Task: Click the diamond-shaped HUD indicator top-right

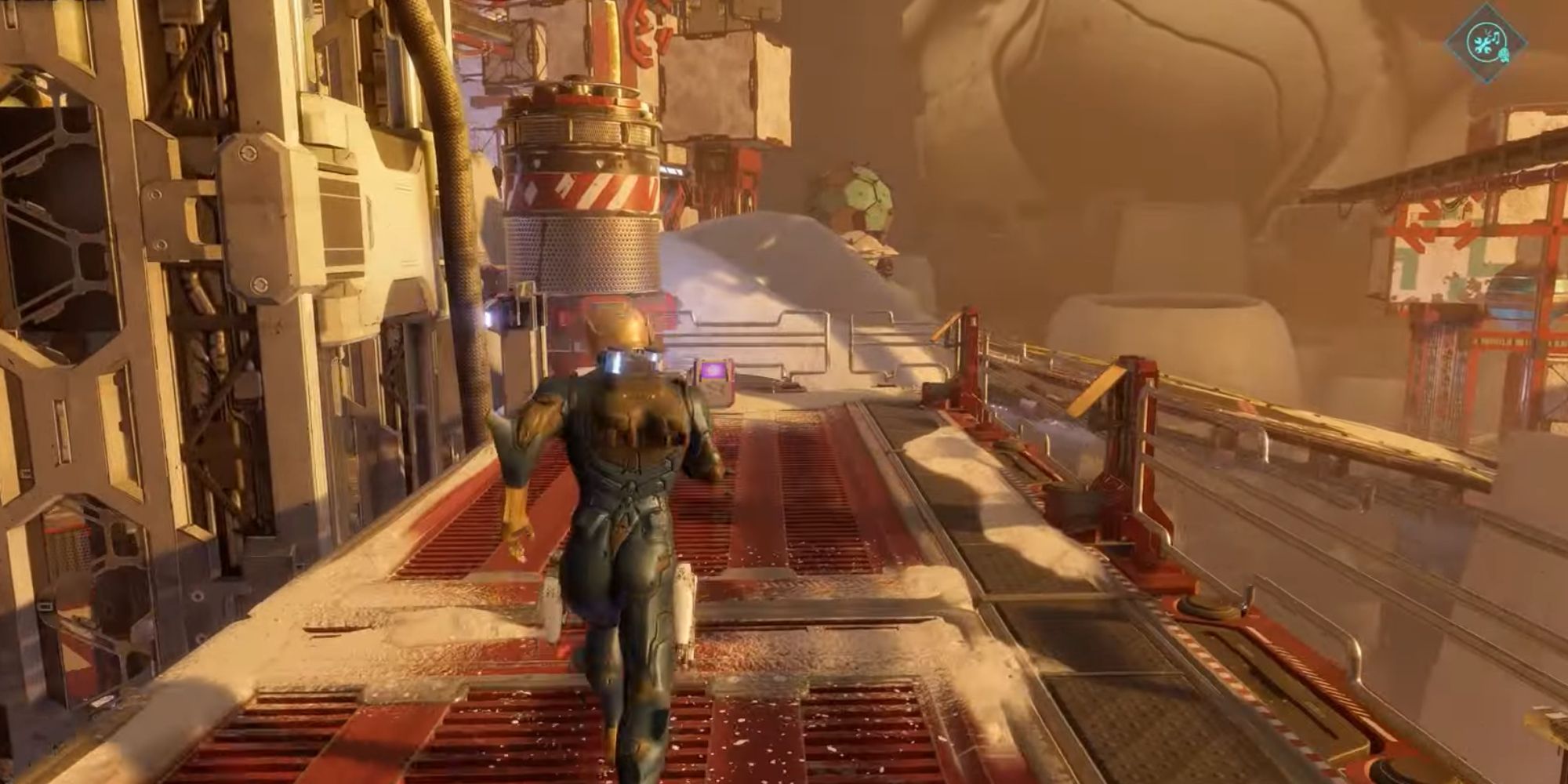Action: pos(1488,43)
